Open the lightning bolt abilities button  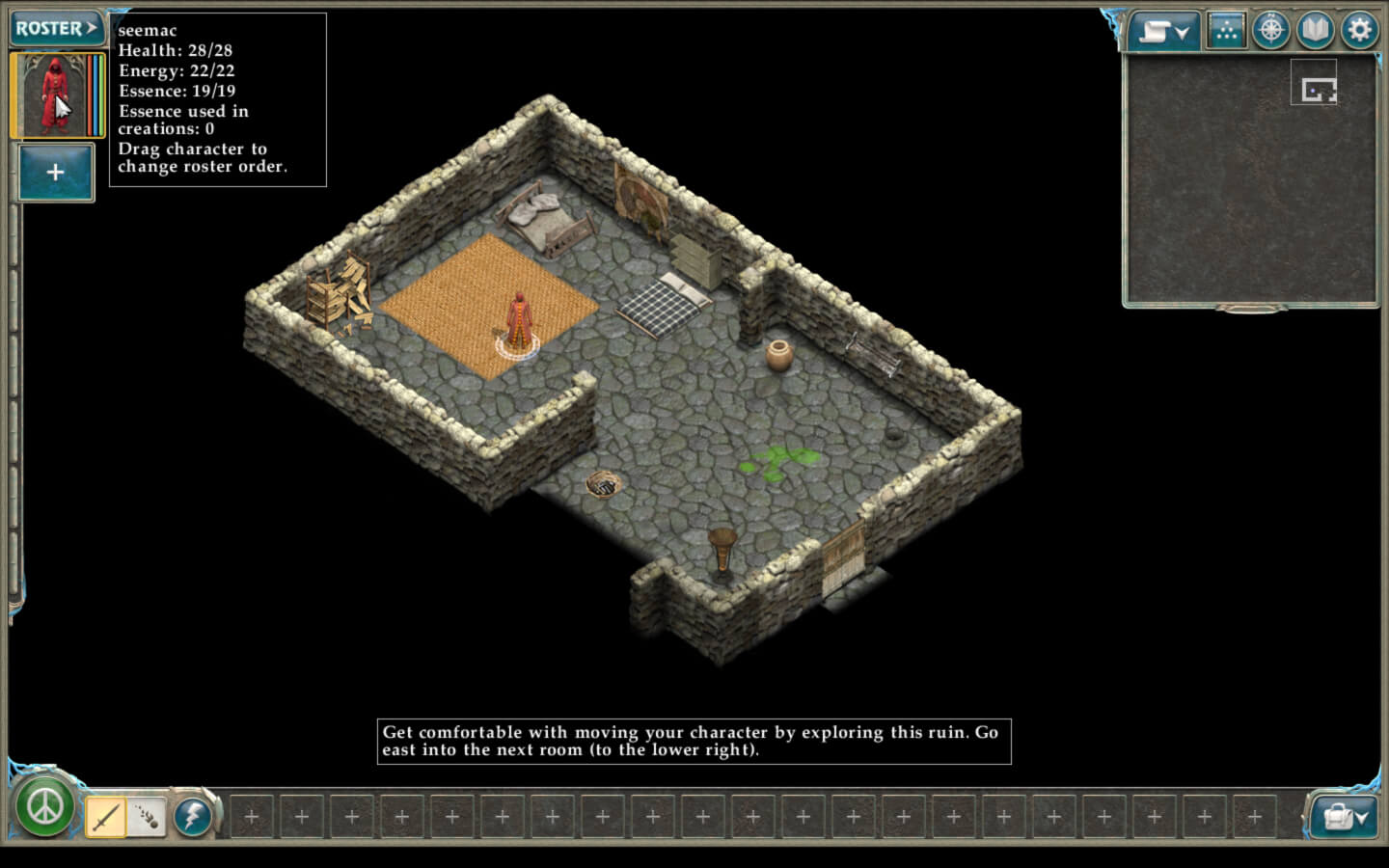193,817
